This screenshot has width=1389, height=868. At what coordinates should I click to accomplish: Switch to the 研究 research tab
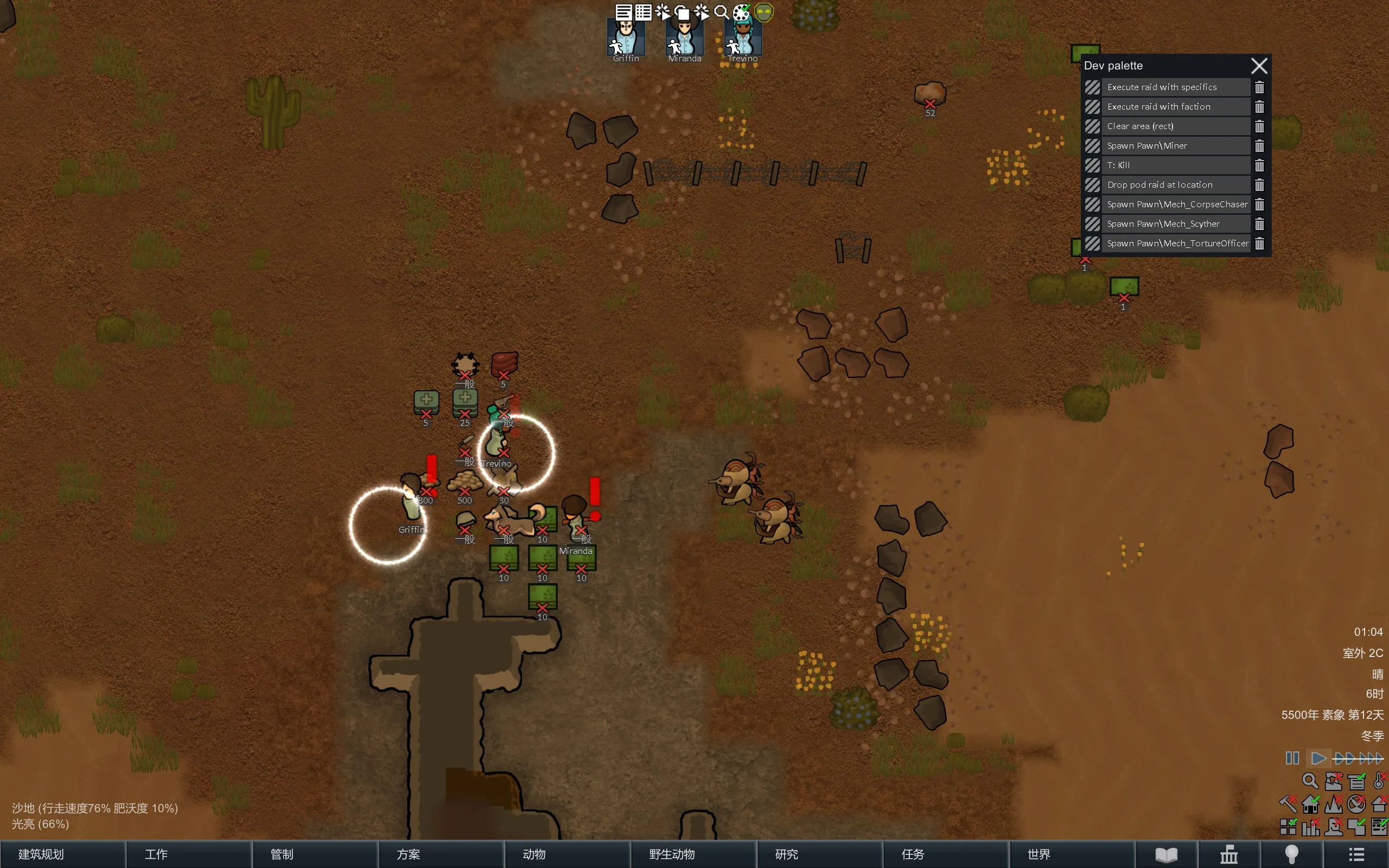819,854
